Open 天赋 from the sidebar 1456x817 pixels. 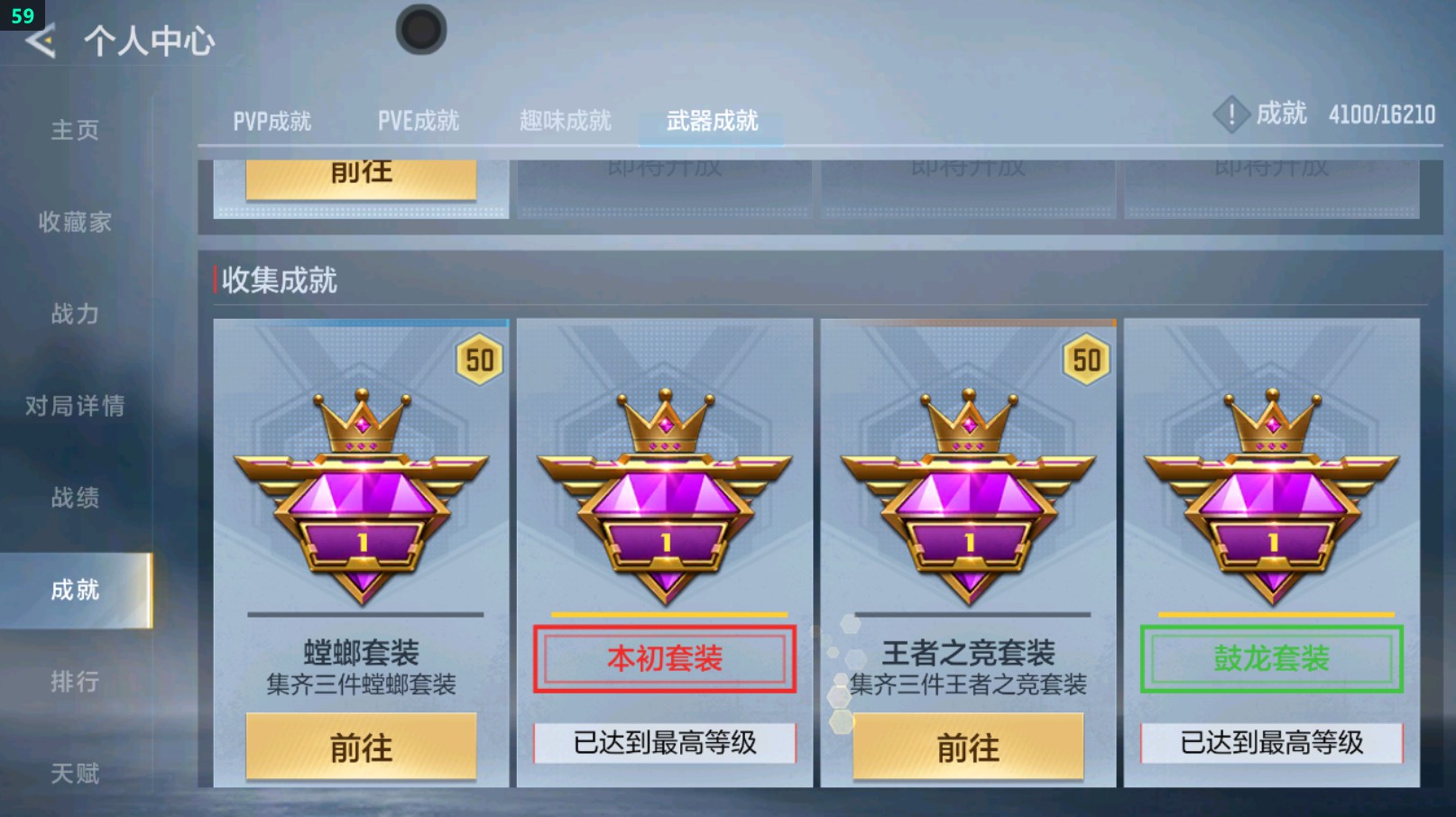pyautogui.click(x=74, y=773)
